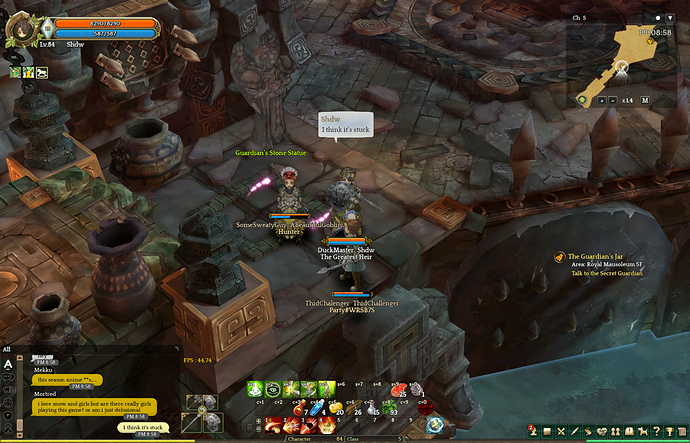Click the 'I think it's stuck' chat message
The width and height of the screenshot is (690, 443).
(143, 428)
